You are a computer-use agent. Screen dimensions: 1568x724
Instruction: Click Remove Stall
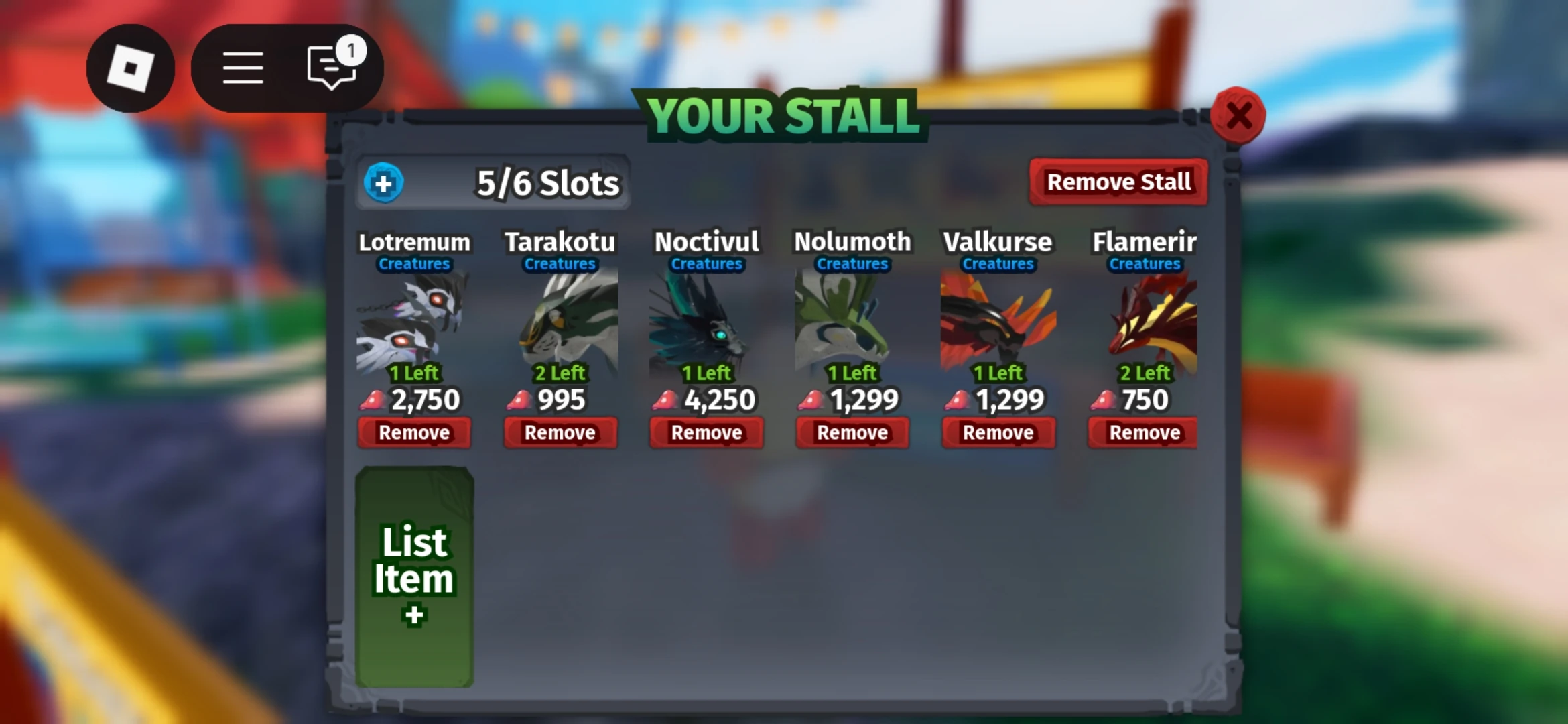point(1118,181)
